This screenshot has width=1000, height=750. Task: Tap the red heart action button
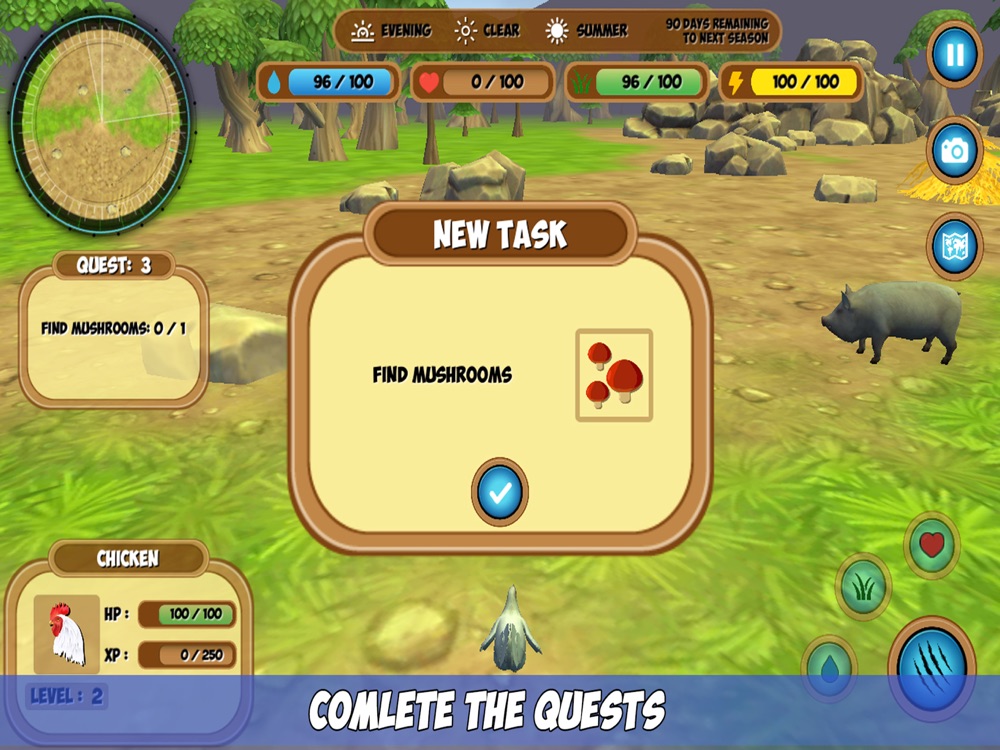932,545
